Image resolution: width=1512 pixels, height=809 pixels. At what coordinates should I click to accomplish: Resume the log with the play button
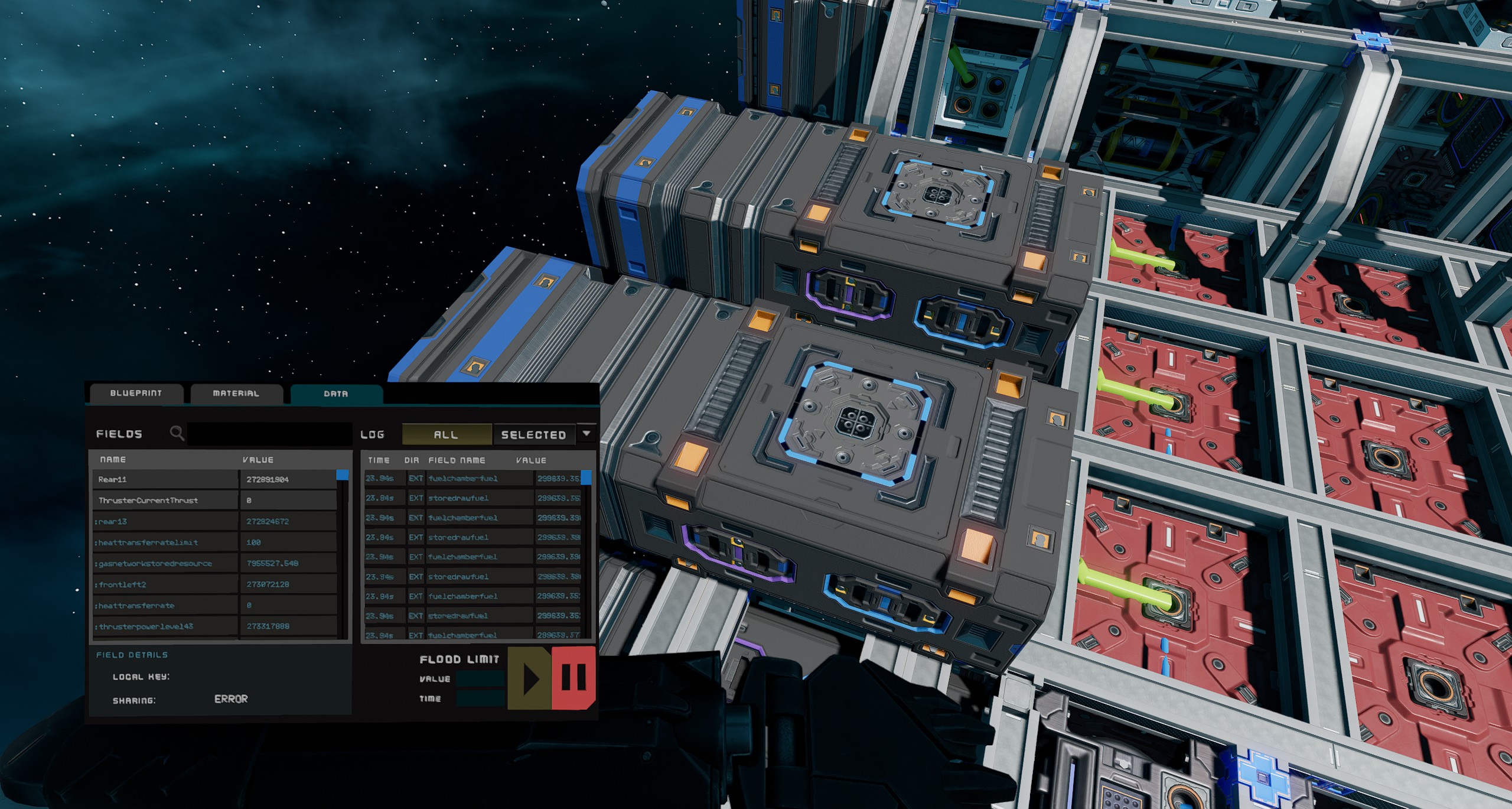[x=530, y=678]
